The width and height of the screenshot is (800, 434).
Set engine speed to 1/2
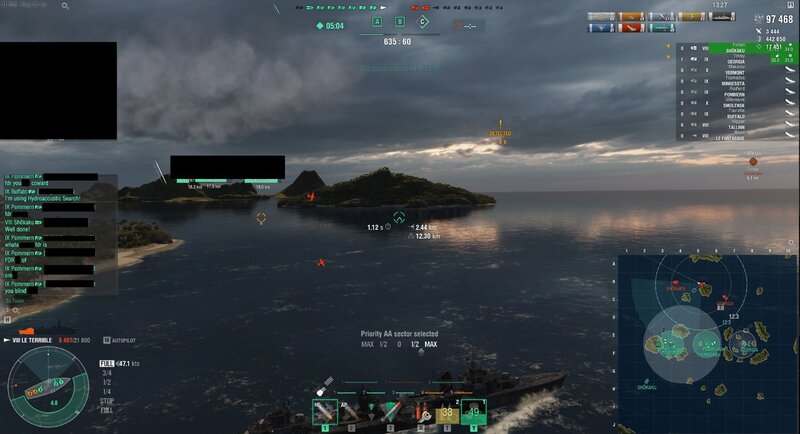(x=107, y=382)
